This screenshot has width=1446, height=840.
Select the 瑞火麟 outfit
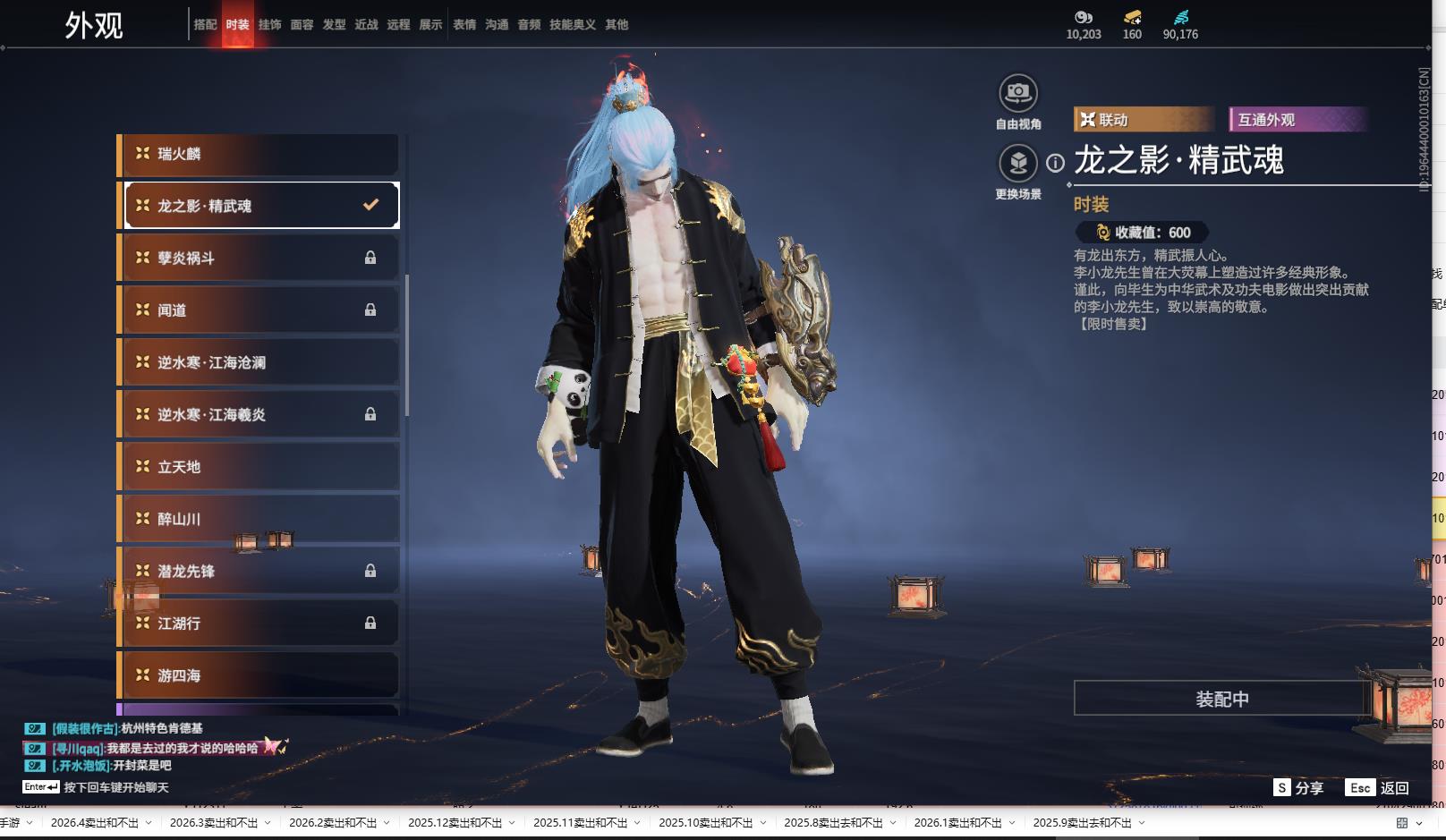(x=259, y=154)
